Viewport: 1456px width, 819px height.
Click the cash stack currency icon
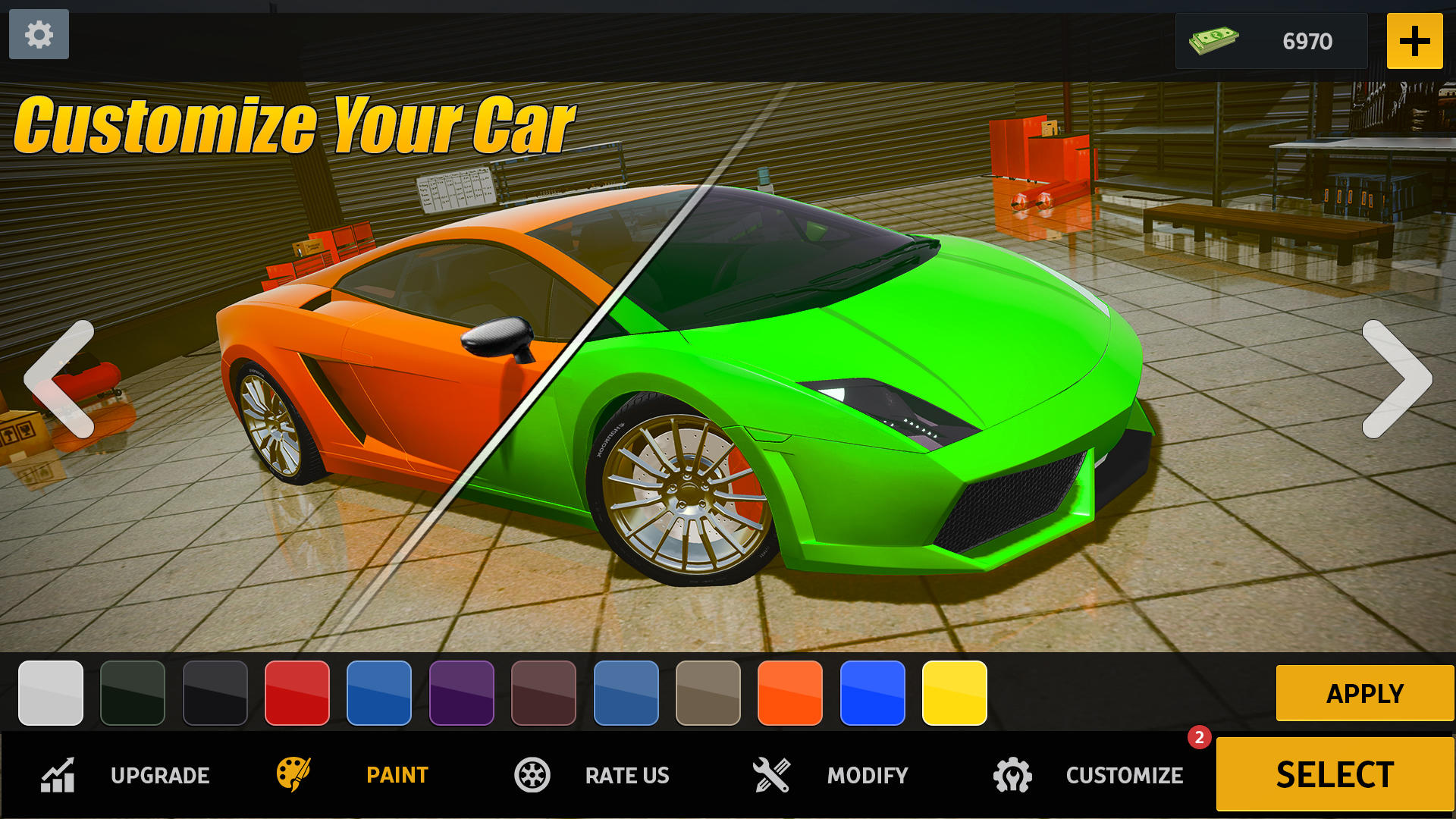[x=1215, y=40]
